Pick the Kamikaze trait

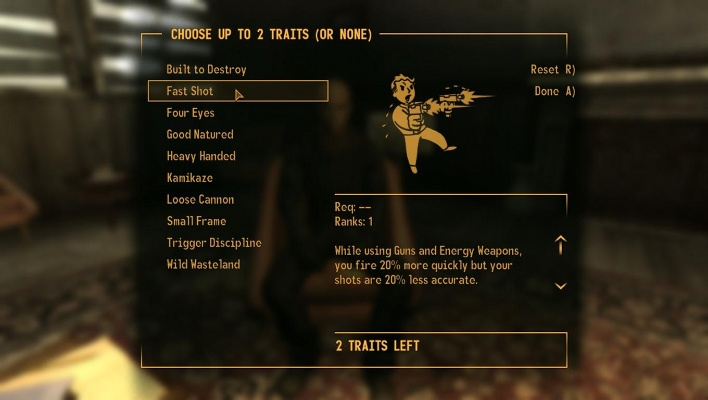click(x=189, y=178)
